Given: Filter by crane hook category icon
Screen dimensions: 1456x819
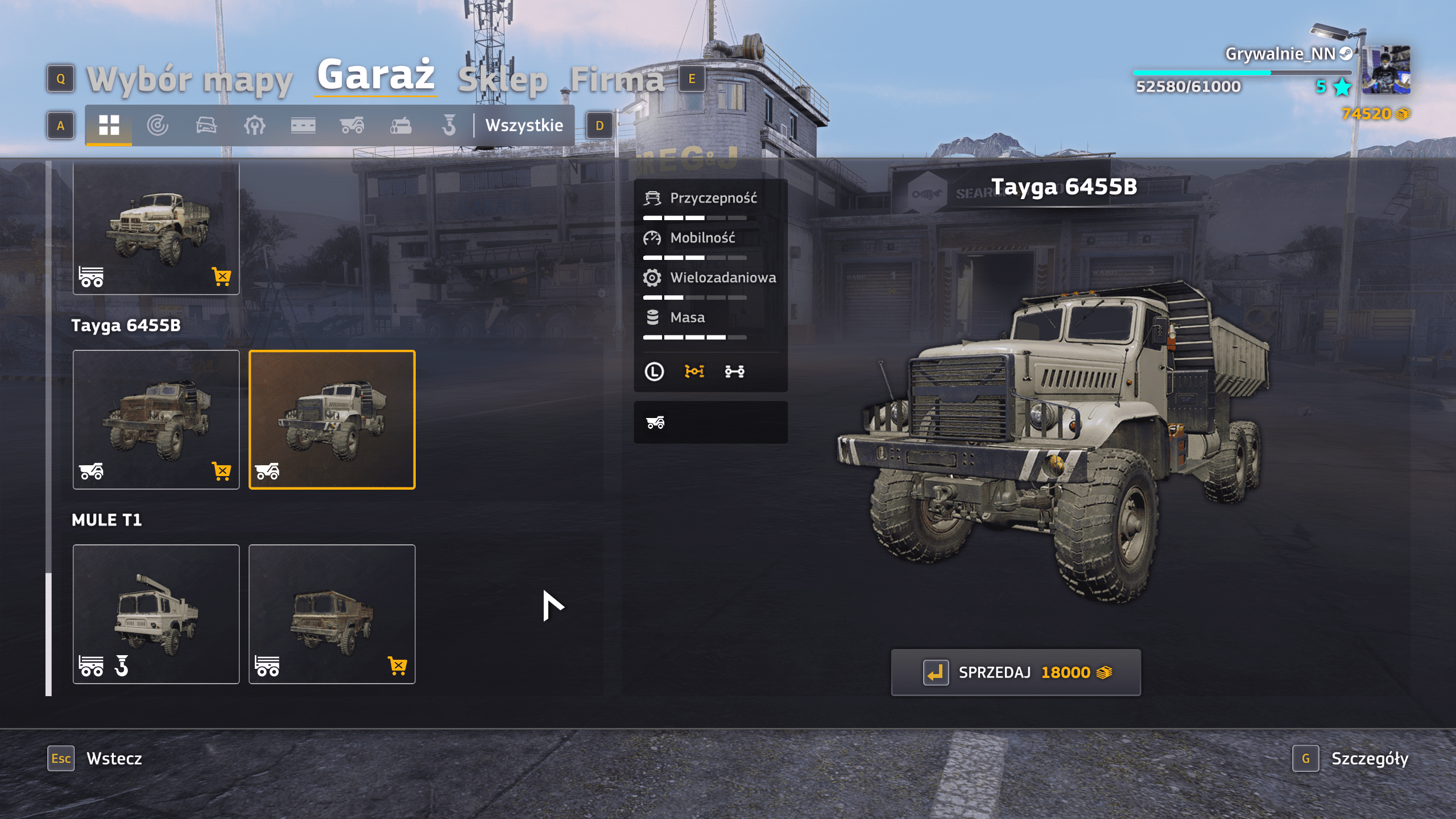Looking at the screenshot, I should tap(449, 125).
